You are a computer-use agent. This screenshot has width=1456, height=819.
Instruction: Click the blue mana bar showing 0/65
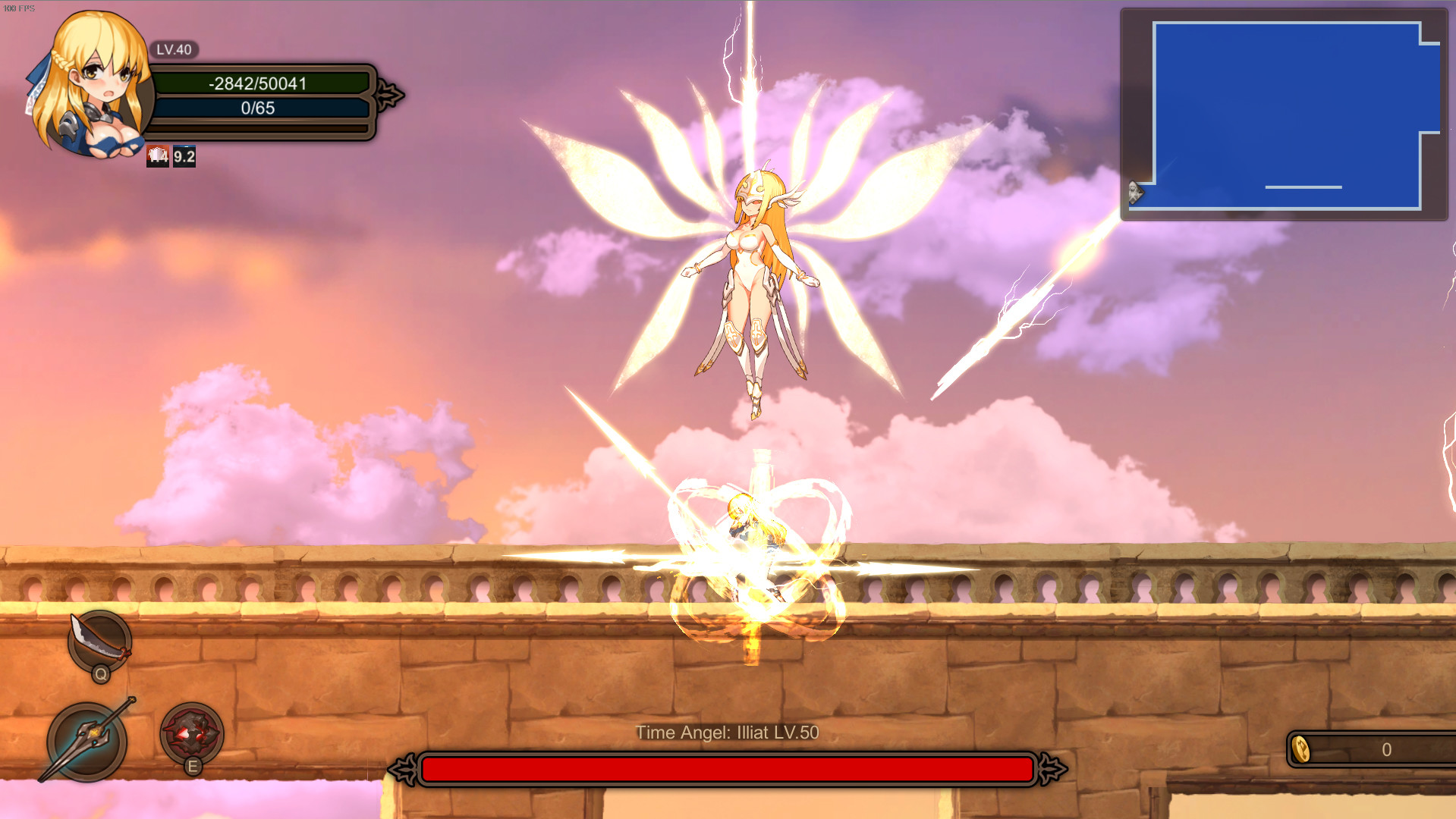259,109
